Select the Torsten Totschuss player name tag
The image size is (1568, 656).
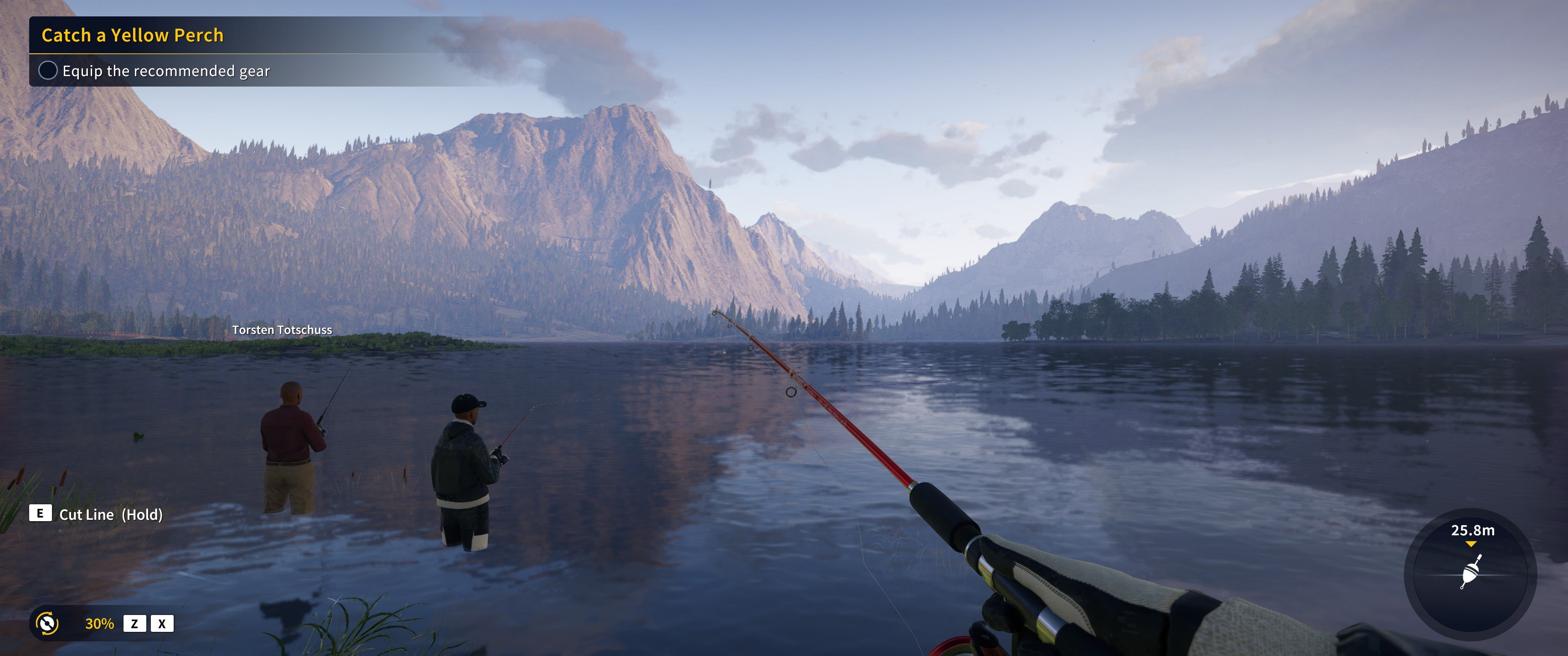click(x=282, y=330)
